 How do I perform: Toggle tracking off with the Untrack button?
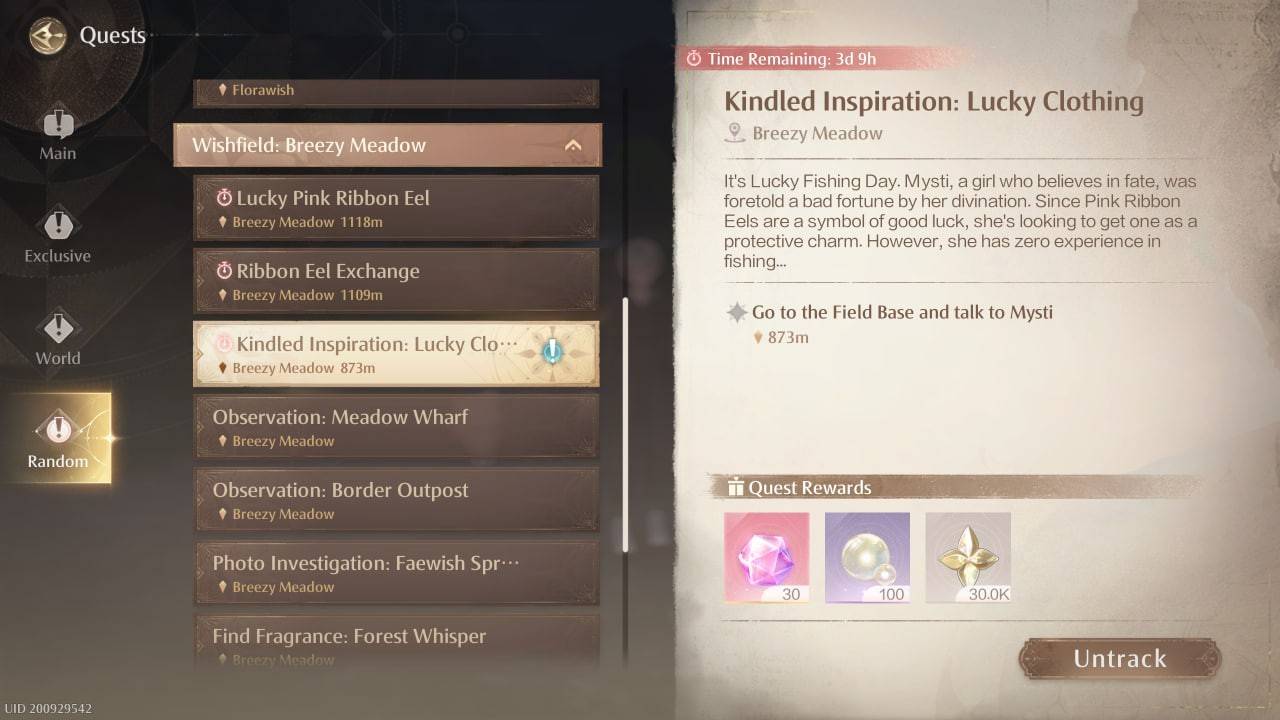point(1118,659)
